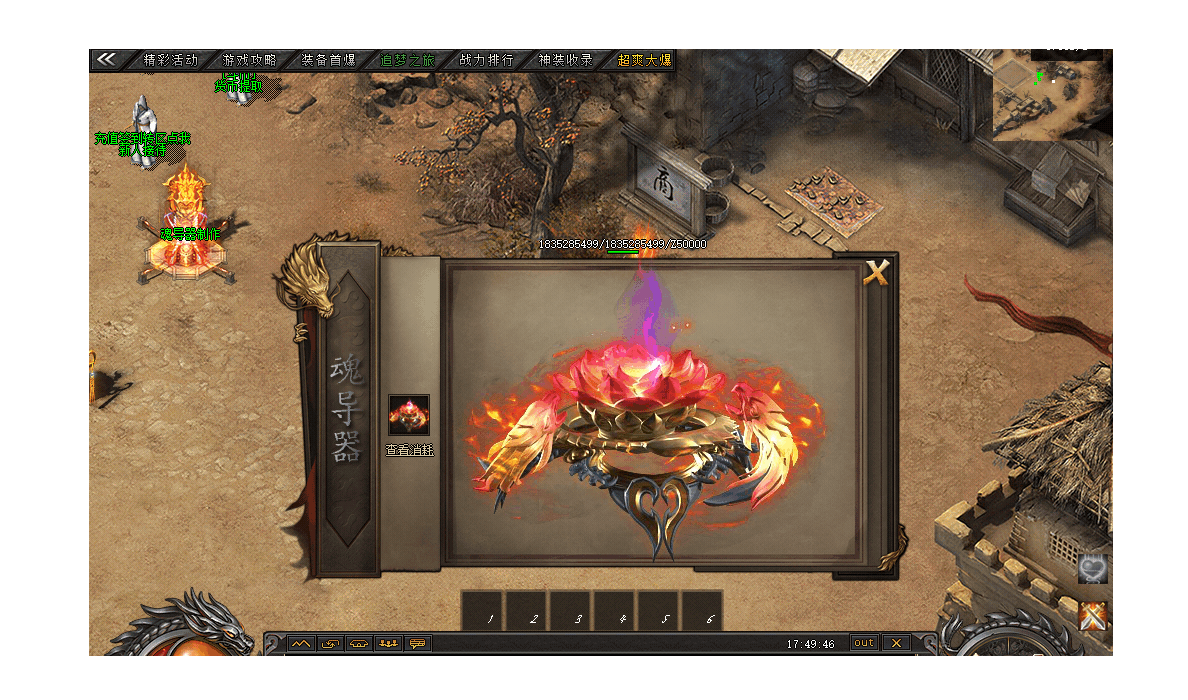Click the "out" button on the bottom bar
1188x700 pixels.
click(x=864, y=643)
